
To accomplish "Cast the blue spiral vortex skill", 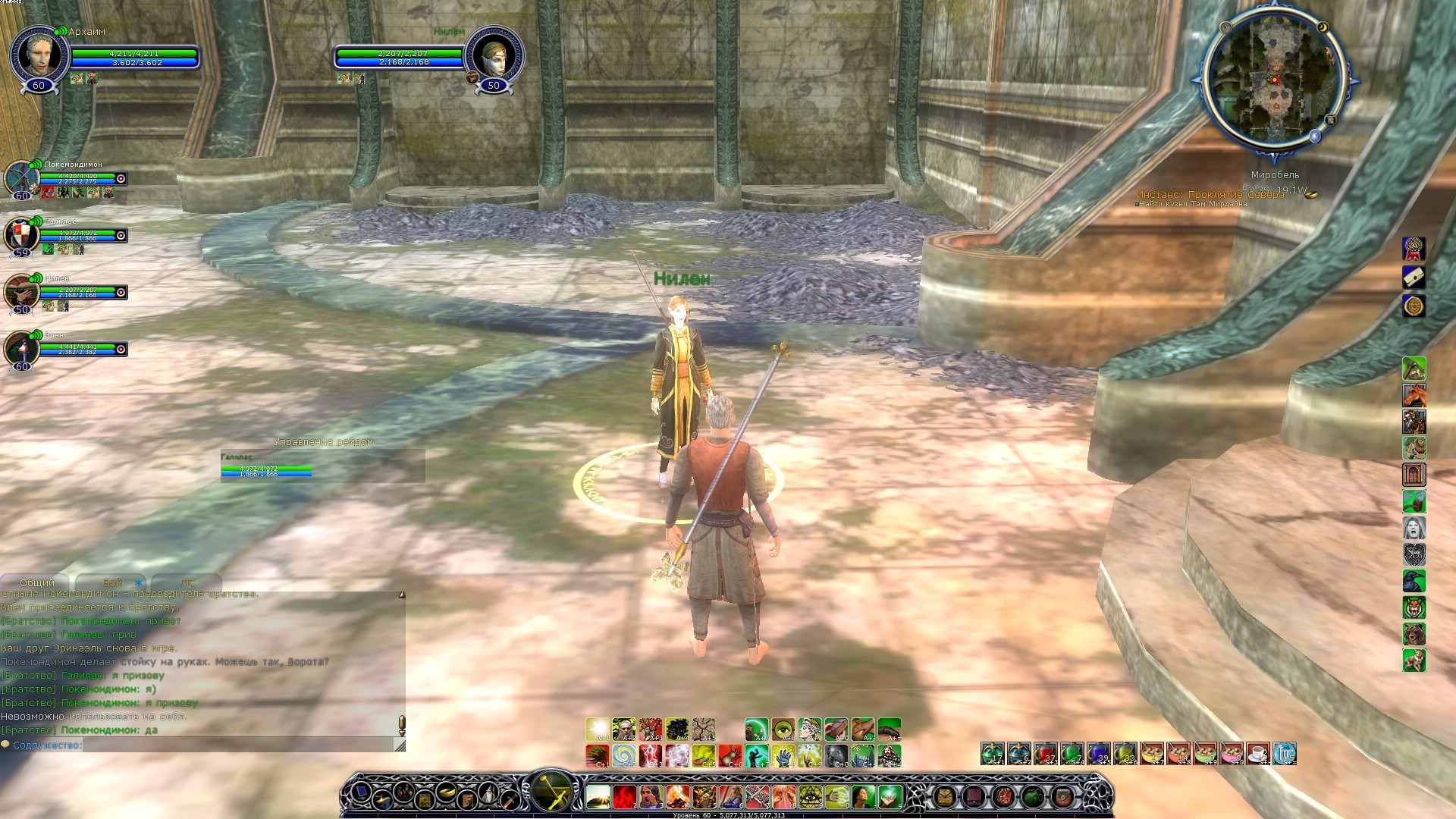I will pos(623,755).
